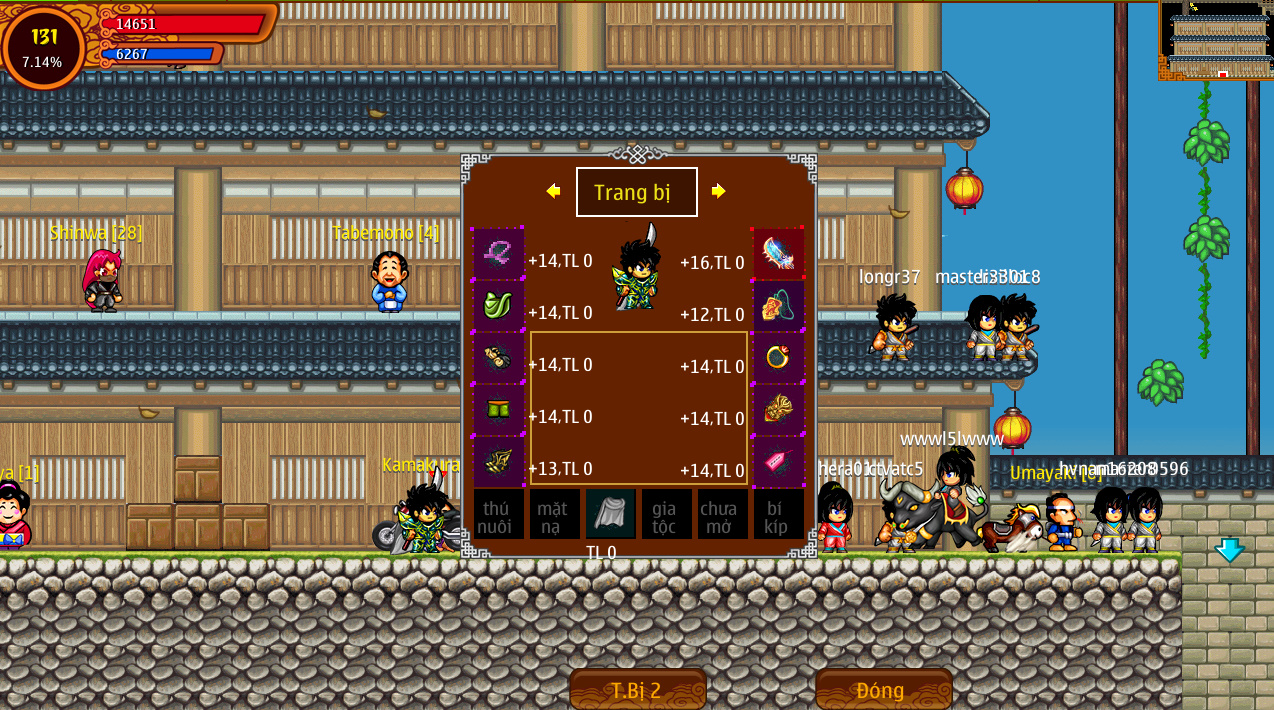Choose the green robe armor slot
The width and height of the screenshot is (1274, 710).
pyautogui.click(x=498, y=305)
